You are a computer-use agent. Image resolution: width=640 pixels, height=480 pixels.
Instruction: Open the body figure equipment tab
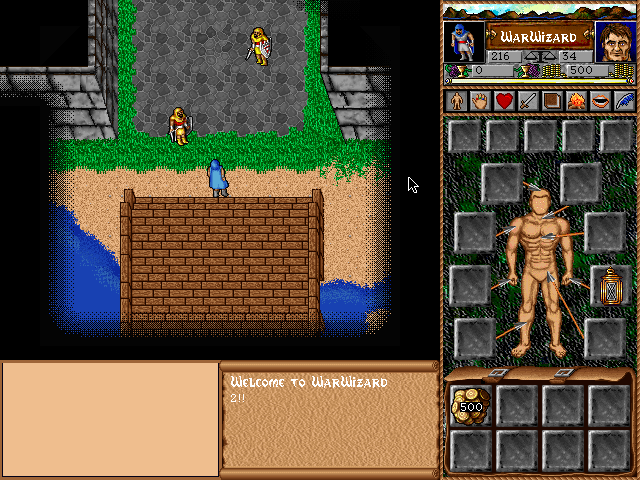pyautogui.click(x=456, y=100)
